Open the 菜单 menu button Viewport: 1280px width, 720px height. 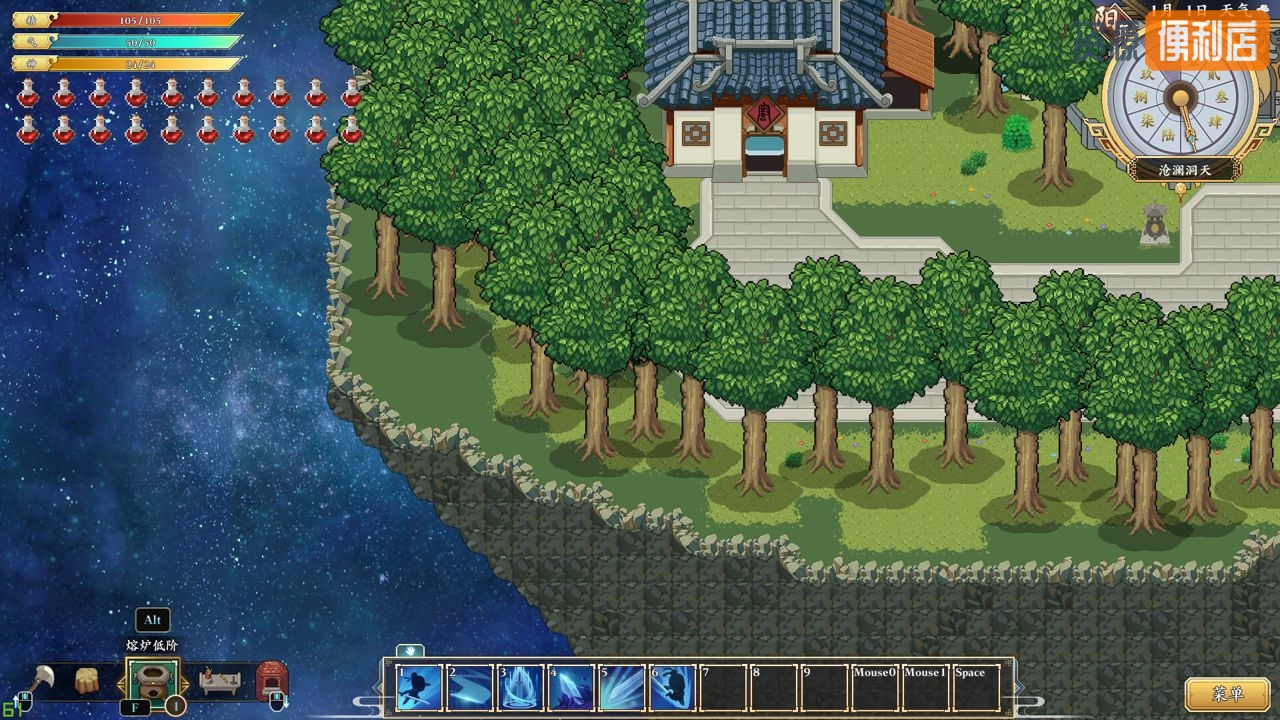tap(1227, 693)
